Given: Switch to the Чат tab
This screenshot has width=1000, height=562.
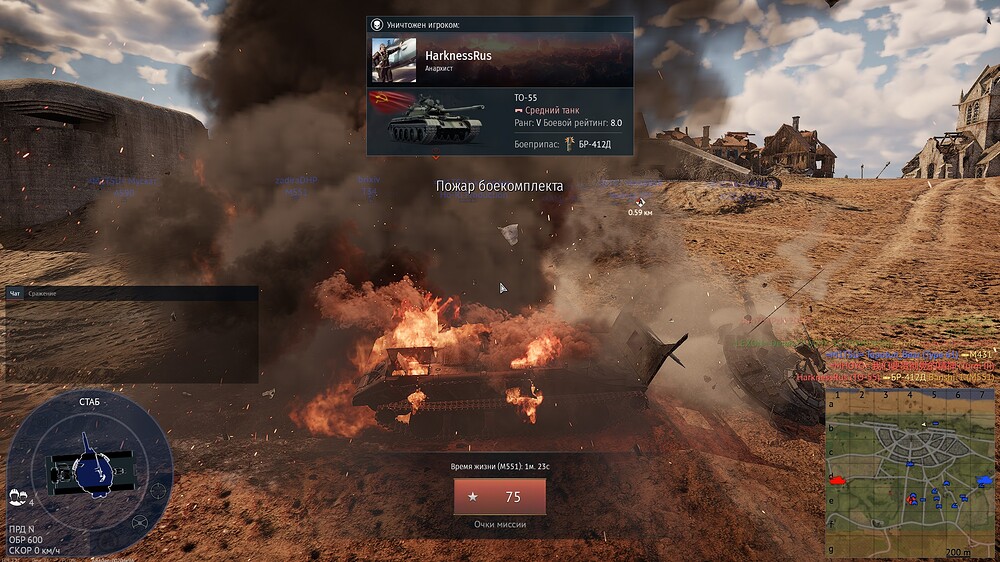Looking at the screenshot, I should (15, 293).
